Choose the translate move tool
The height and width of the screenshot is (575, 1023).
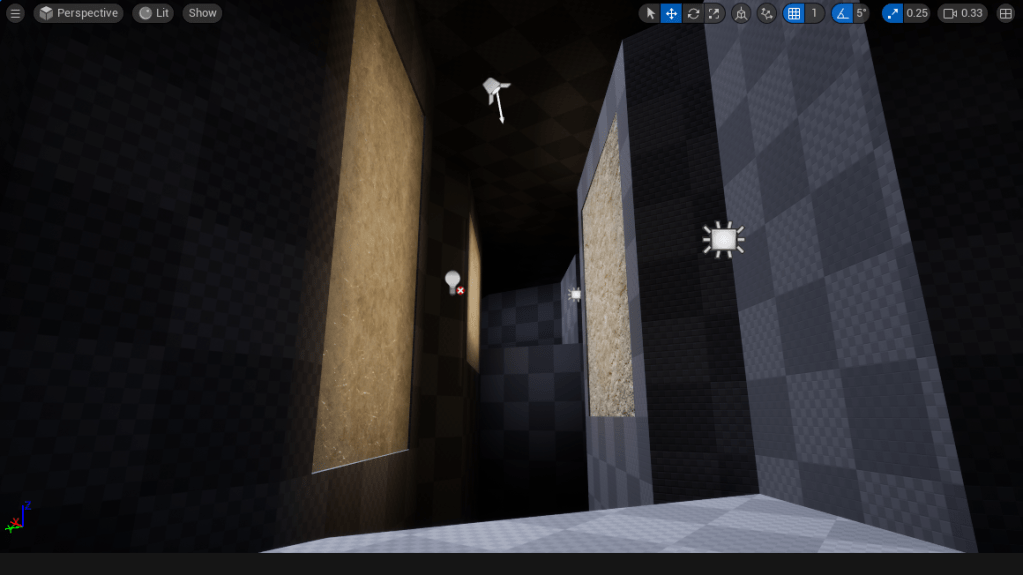671,13
